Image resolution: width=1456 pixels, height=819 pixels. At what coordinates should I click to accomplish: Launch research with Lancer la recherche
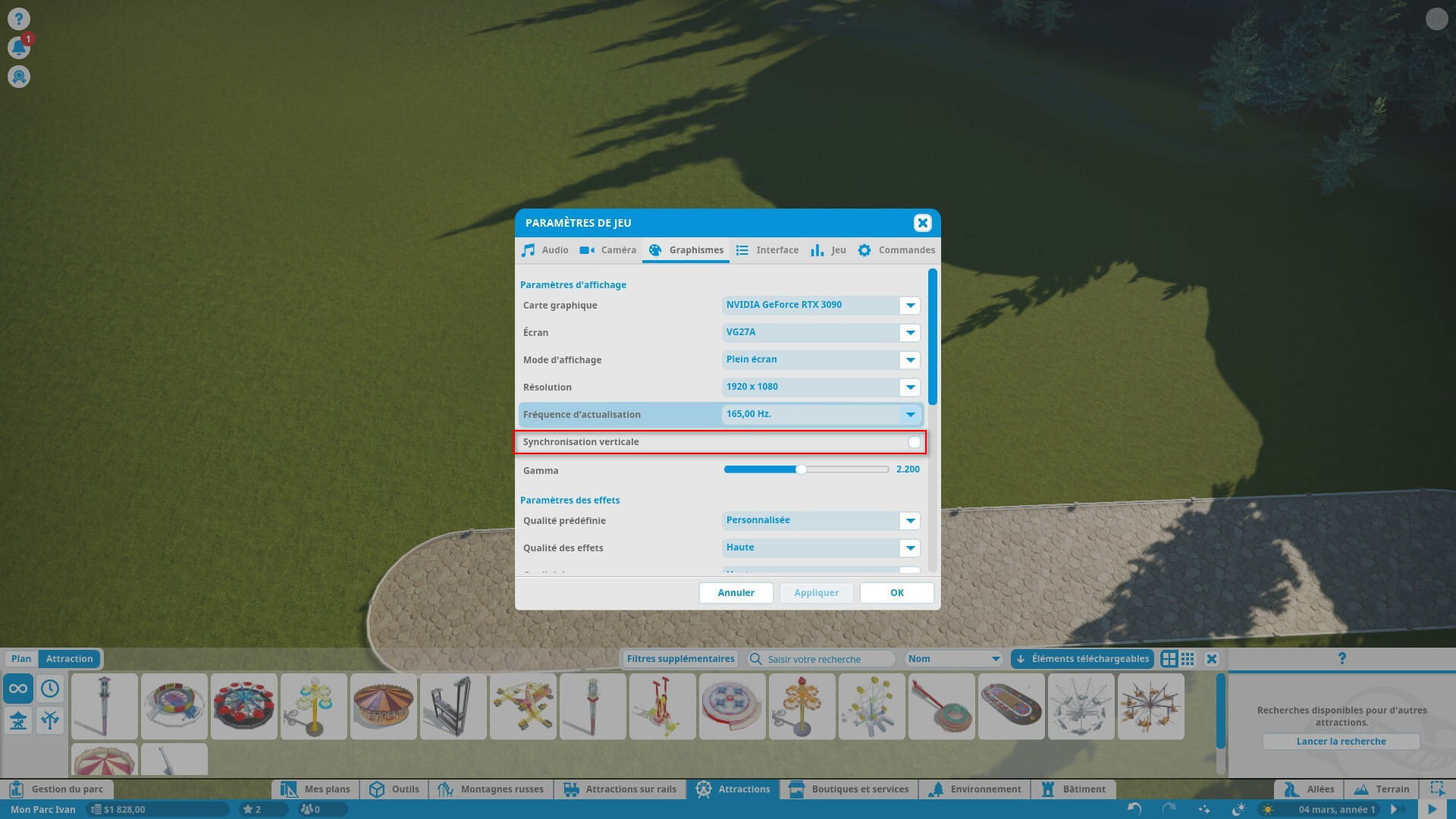pyautogui.click(x=1341, y=742)
